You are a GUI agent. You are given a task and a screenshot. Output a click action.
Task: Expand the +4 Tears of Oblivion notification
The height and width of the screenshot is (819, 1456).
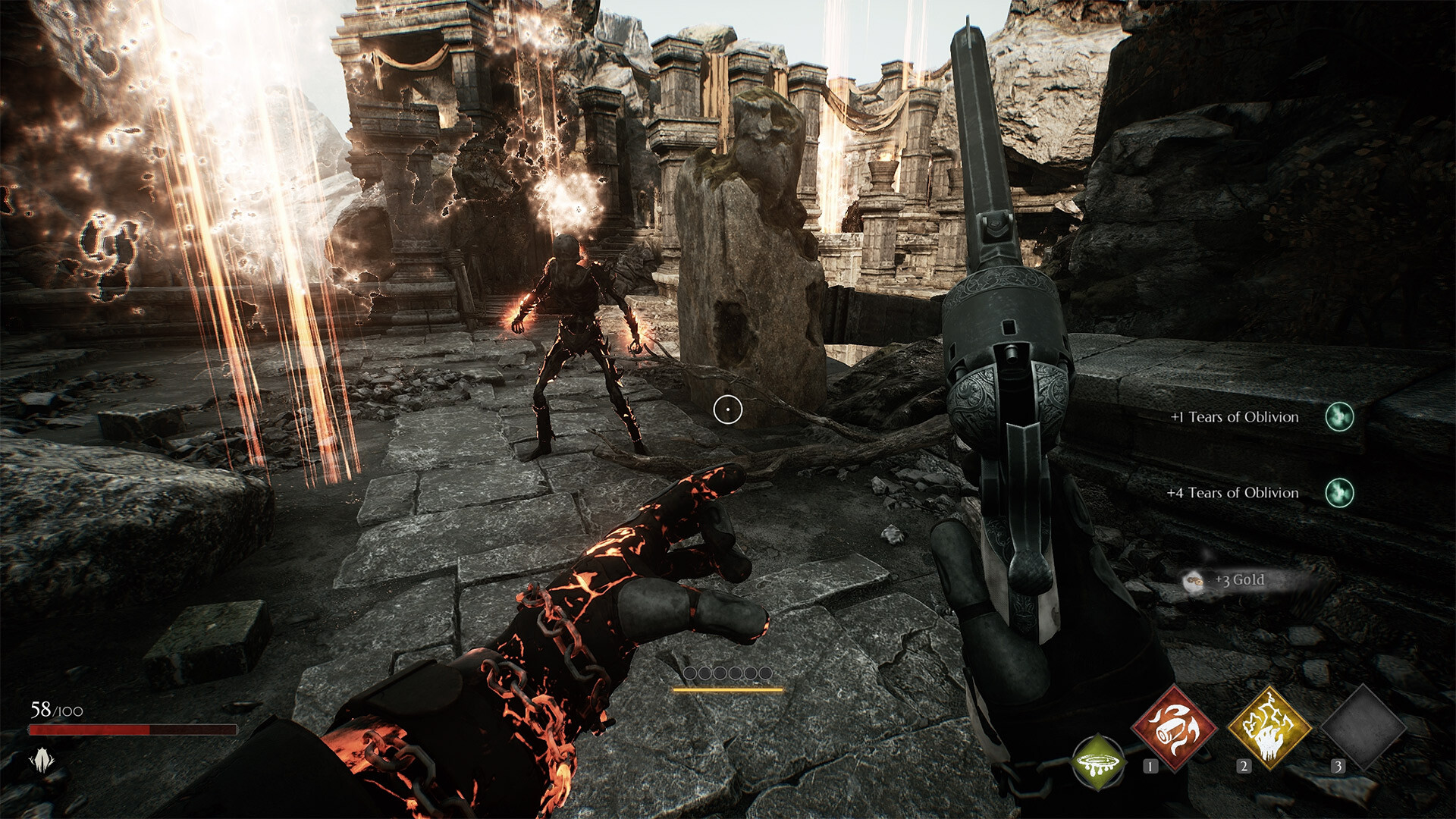1232,492
